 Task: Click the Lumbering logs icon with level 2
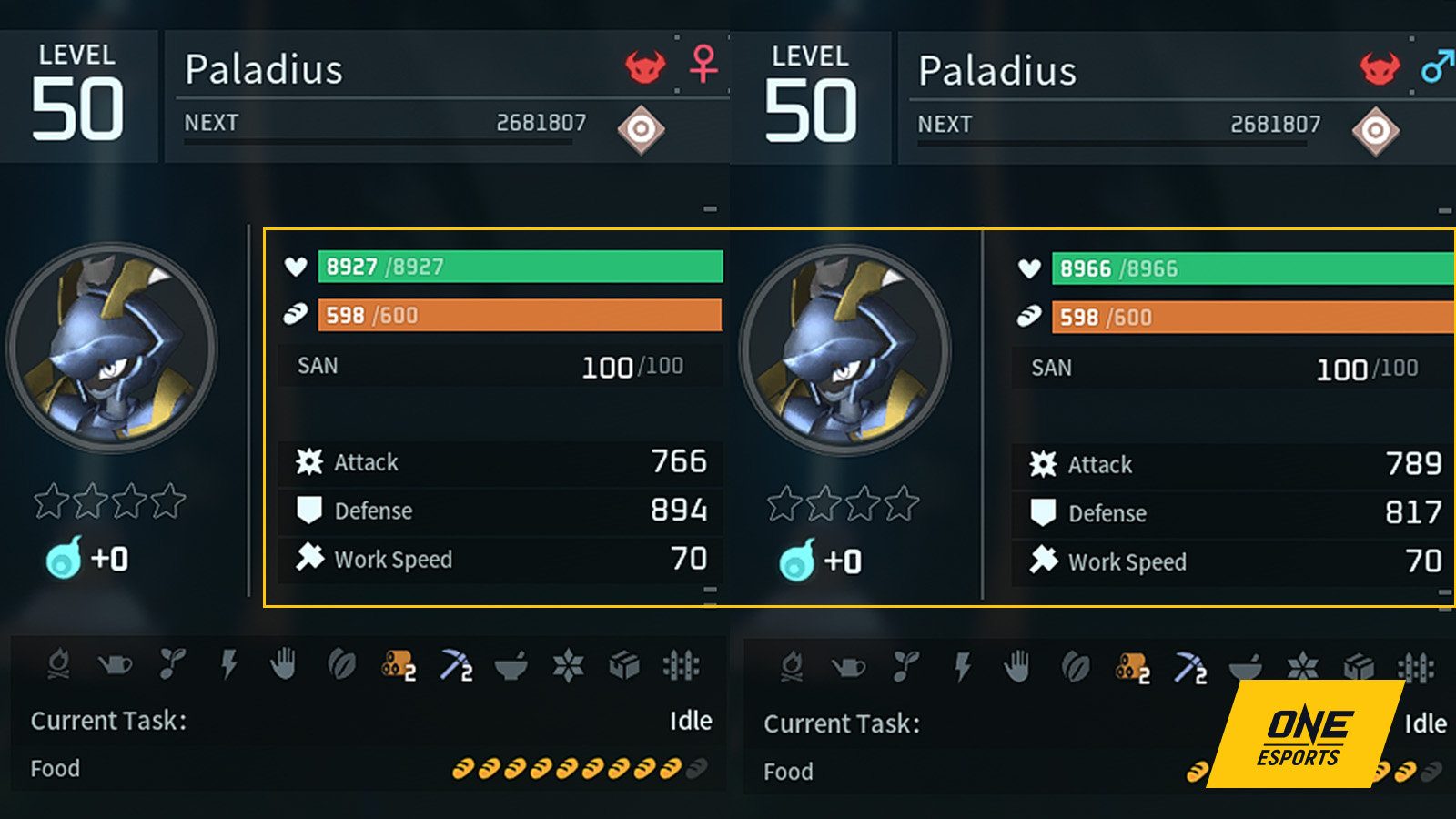(x=399, y=664)
